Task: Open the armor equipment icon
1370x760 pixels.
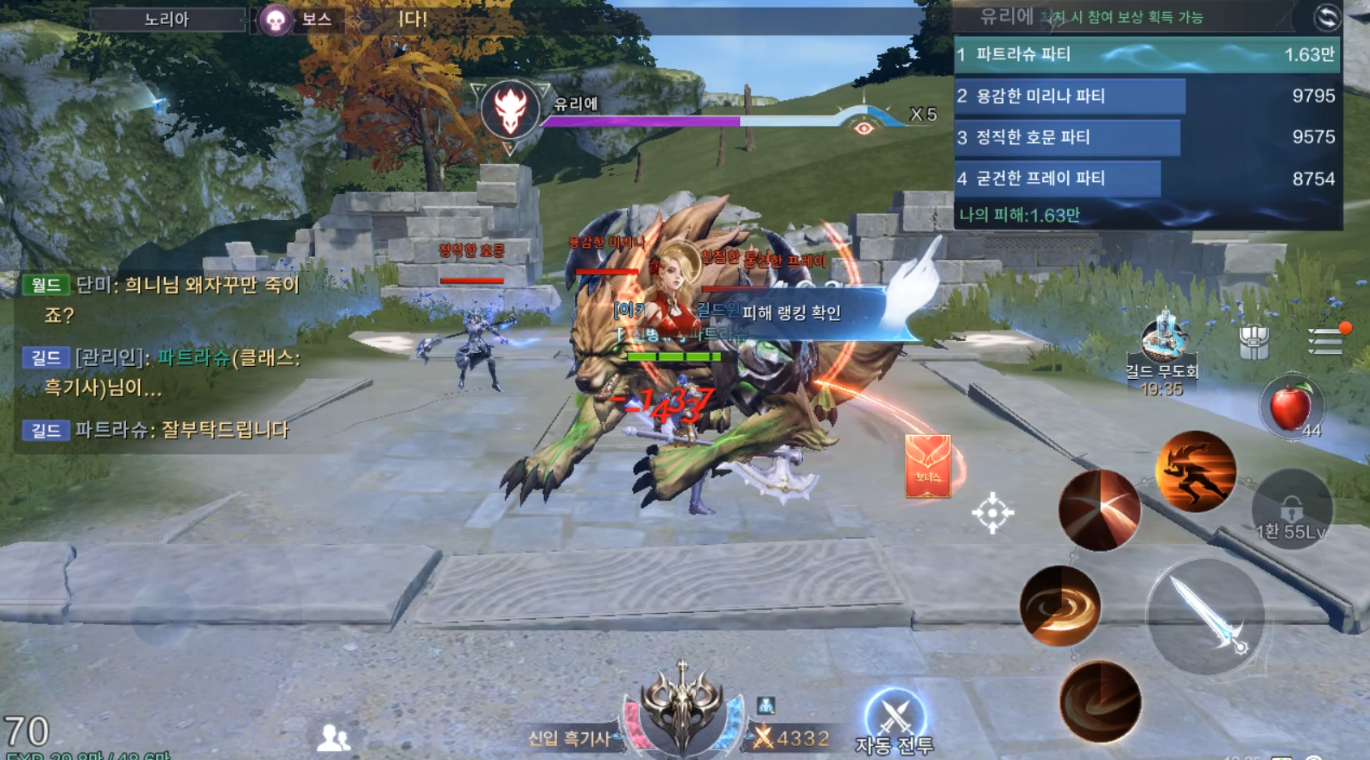Action: click(1254, 342)
